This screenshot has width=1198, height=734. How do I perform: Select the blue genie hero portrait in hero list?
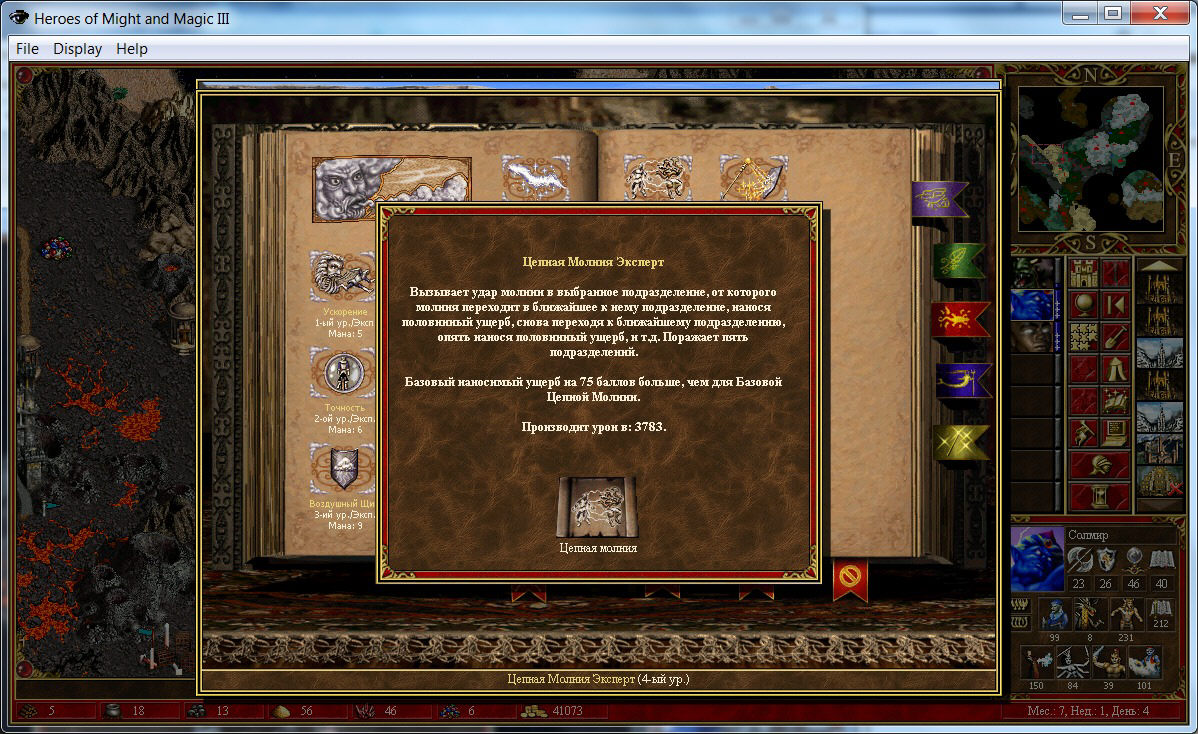tap(1032, 305)
